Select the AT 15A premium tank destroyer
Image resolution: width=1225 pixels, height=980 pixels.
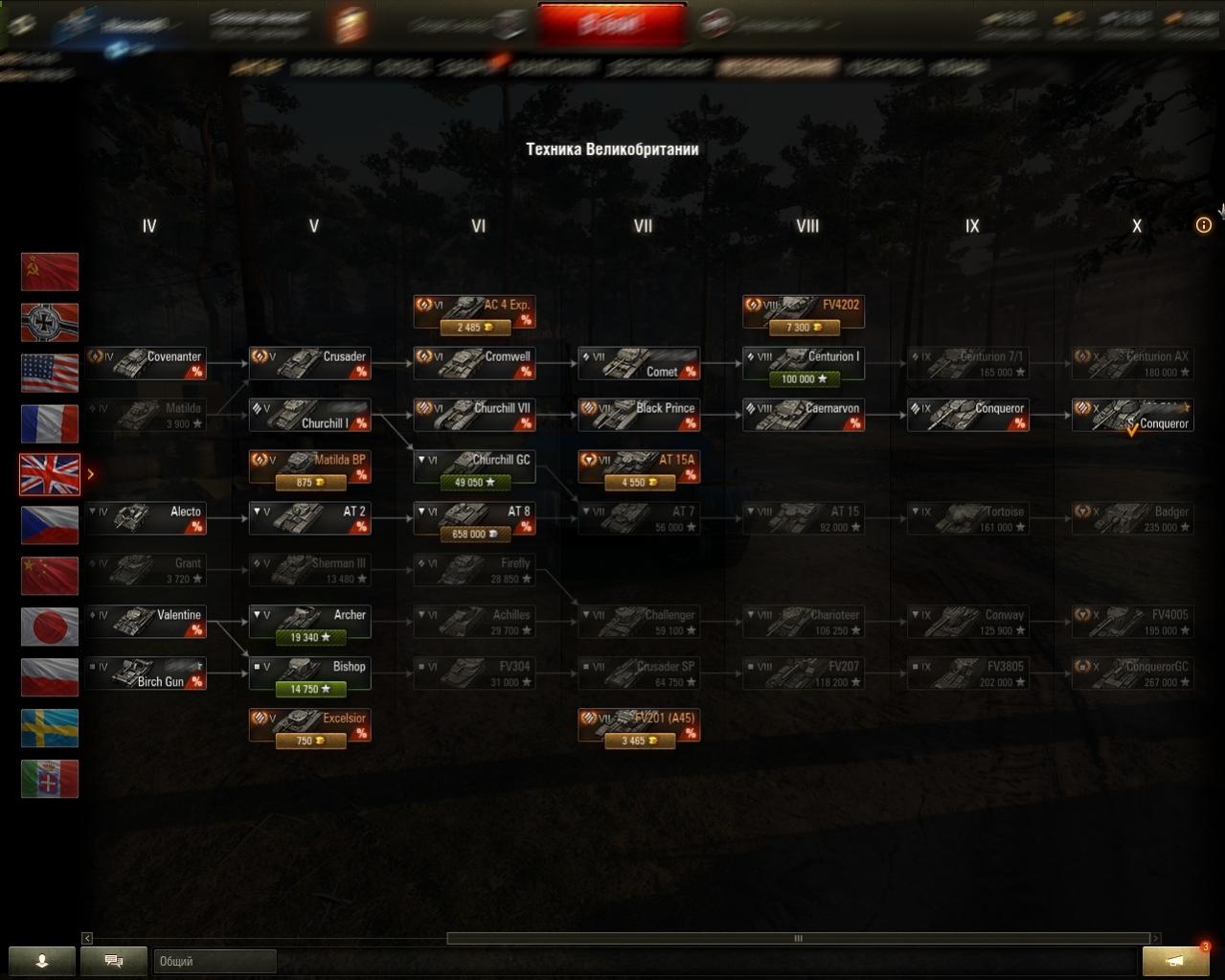(639, 467)
